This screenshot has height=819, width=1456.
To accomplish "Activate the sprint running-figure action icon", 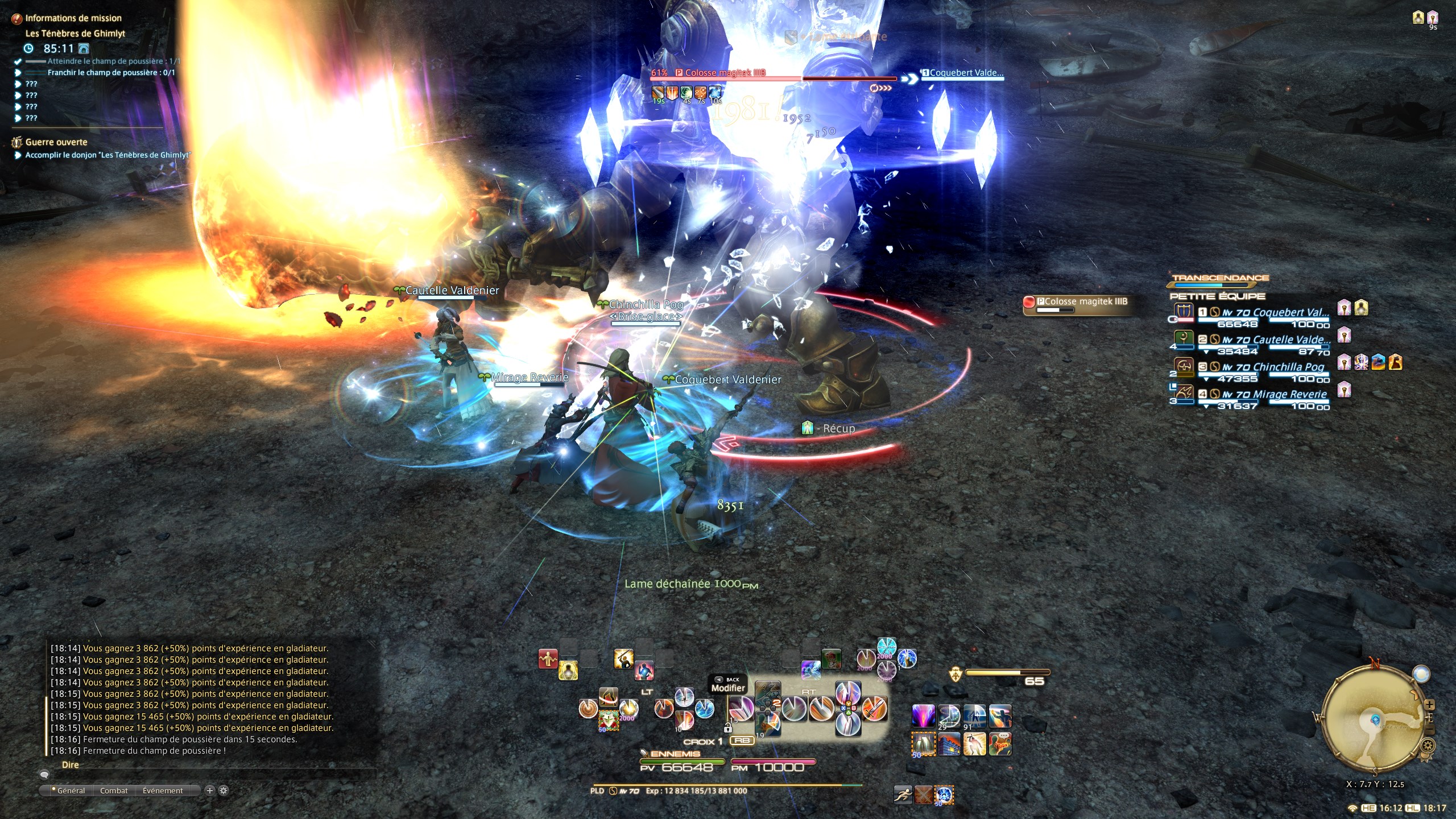I will pyautogui.click(x=902, y=795).
